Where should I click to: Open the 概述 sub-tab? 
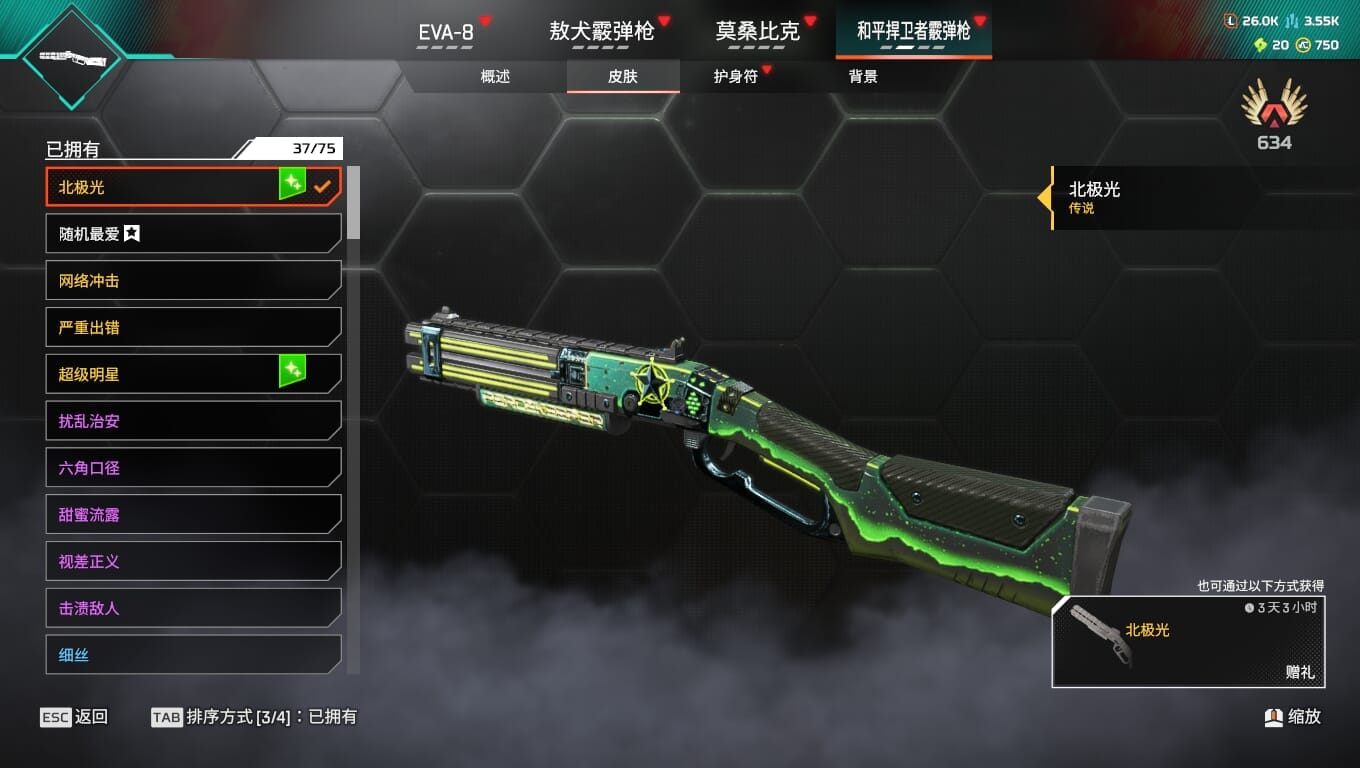pyautogui.click(x=495, y=77)
